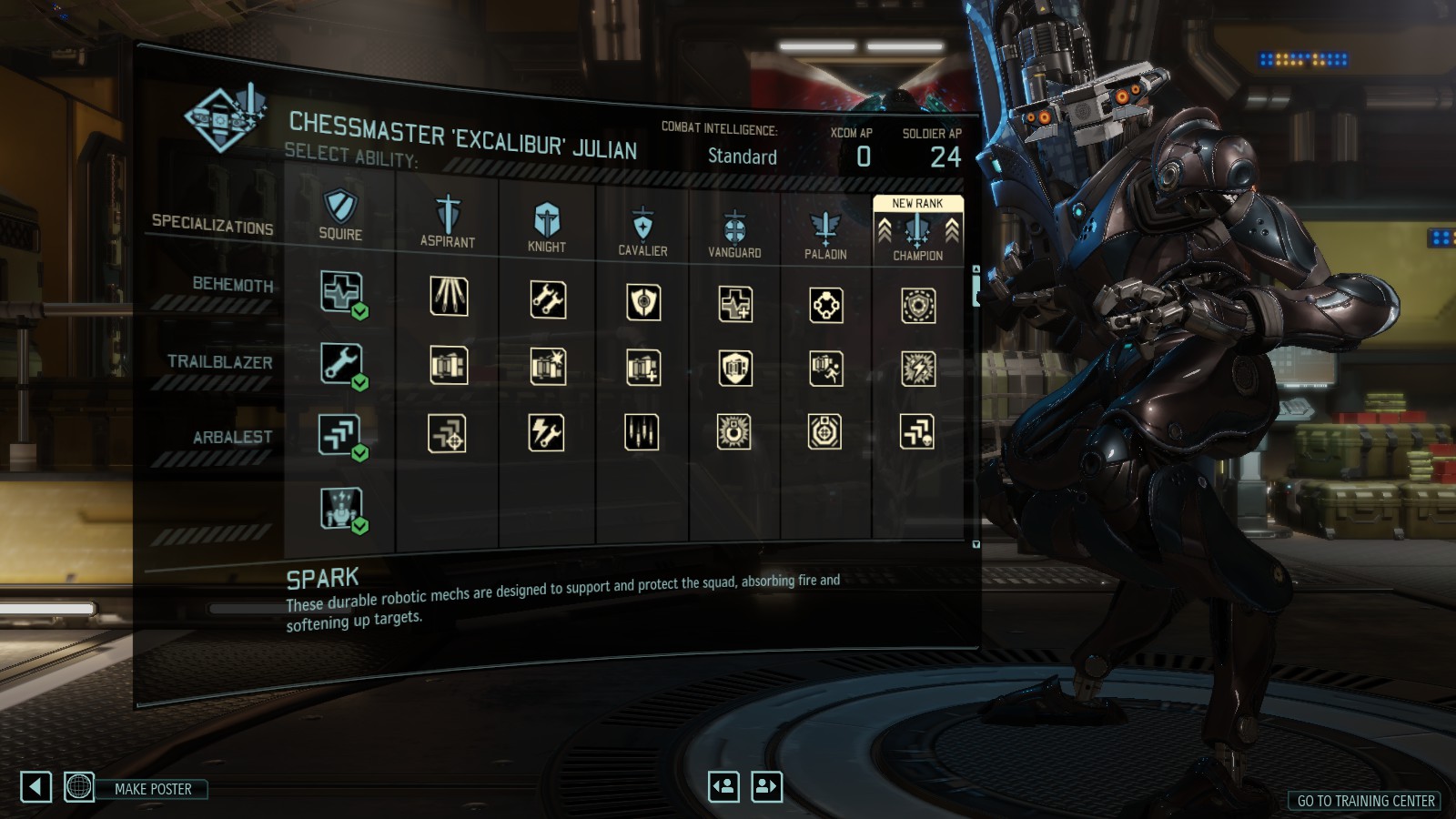Screen dimensions: 1456x819
Task: Switch to the next soldier
Action: click(766, 786)
